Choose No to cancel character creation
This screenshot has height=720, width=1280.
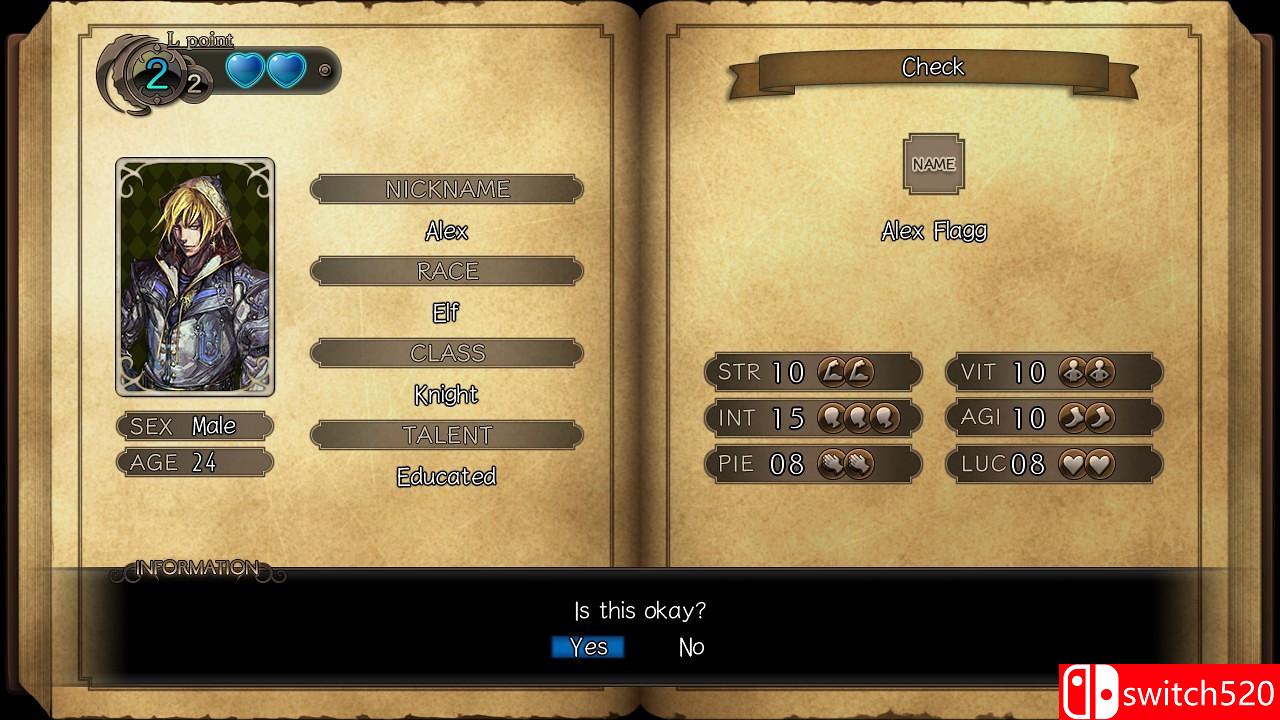690,647
